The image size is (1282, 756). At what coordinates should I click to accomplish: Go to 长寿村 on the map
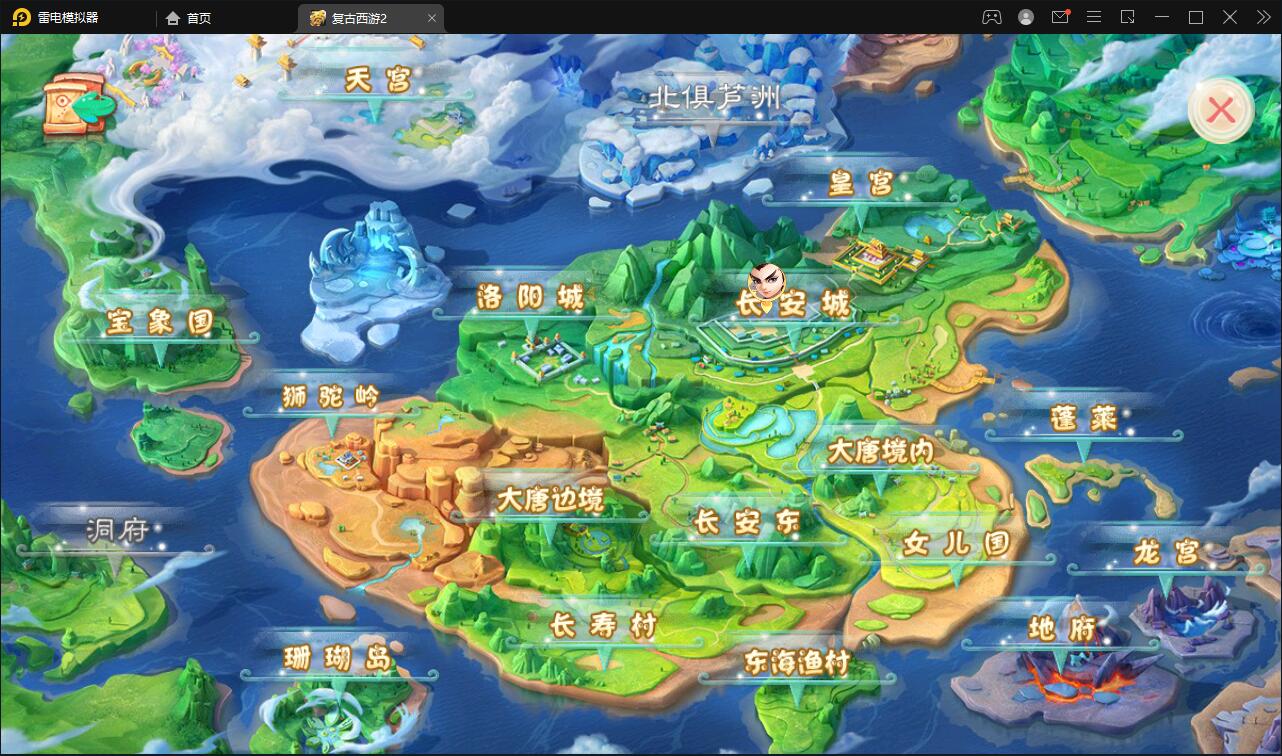coord(604,626)
